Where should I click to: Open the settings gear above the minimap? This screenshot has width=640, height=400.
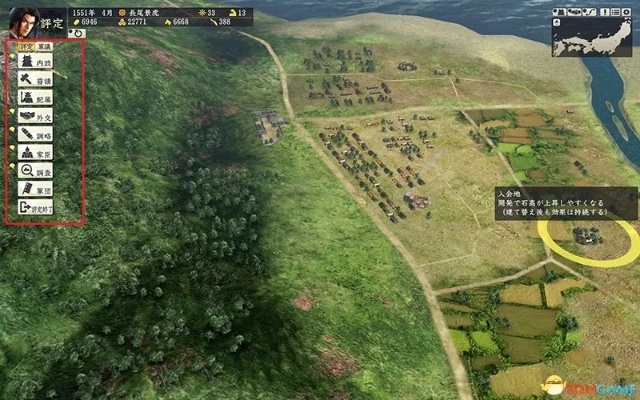click(628, 11)
